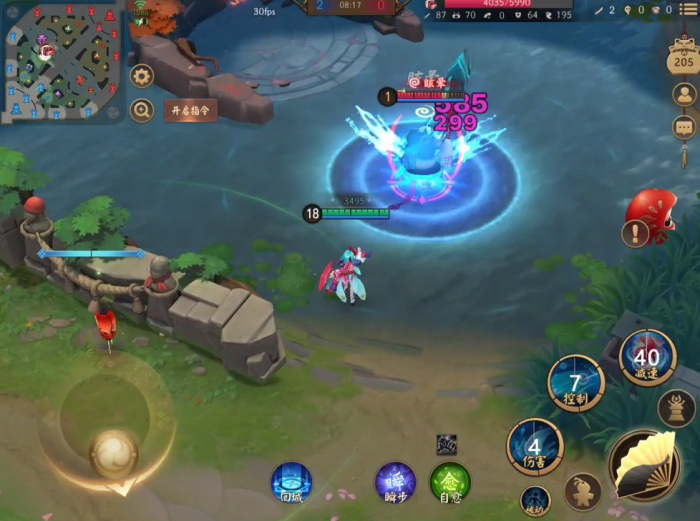Tap the exclamation mark alert signal button
The width and height of the screenshot is (700, 521).
click(634, 234)
